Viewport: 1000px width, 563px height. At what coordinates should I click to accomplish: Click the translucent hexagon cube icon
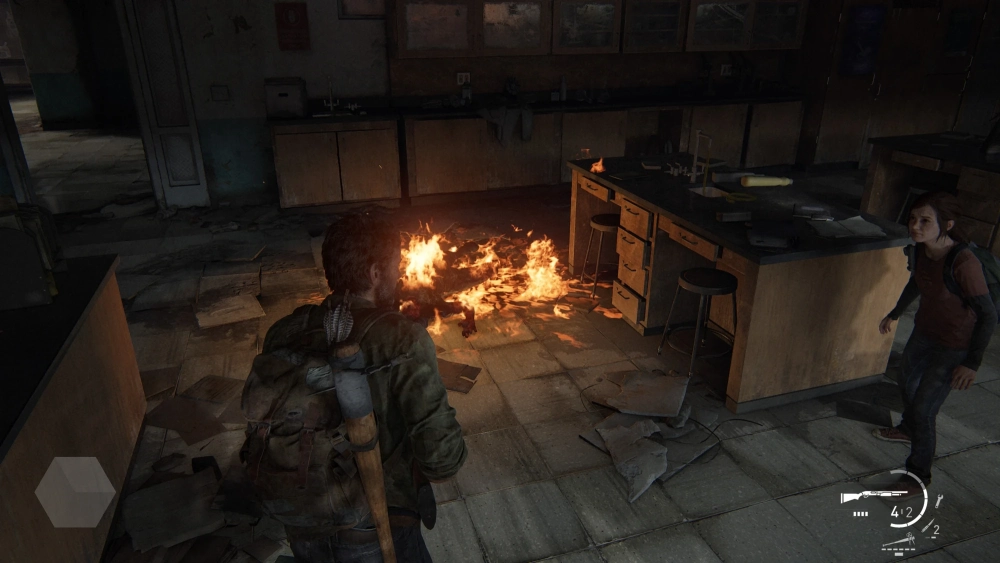(x=75, y=492)
